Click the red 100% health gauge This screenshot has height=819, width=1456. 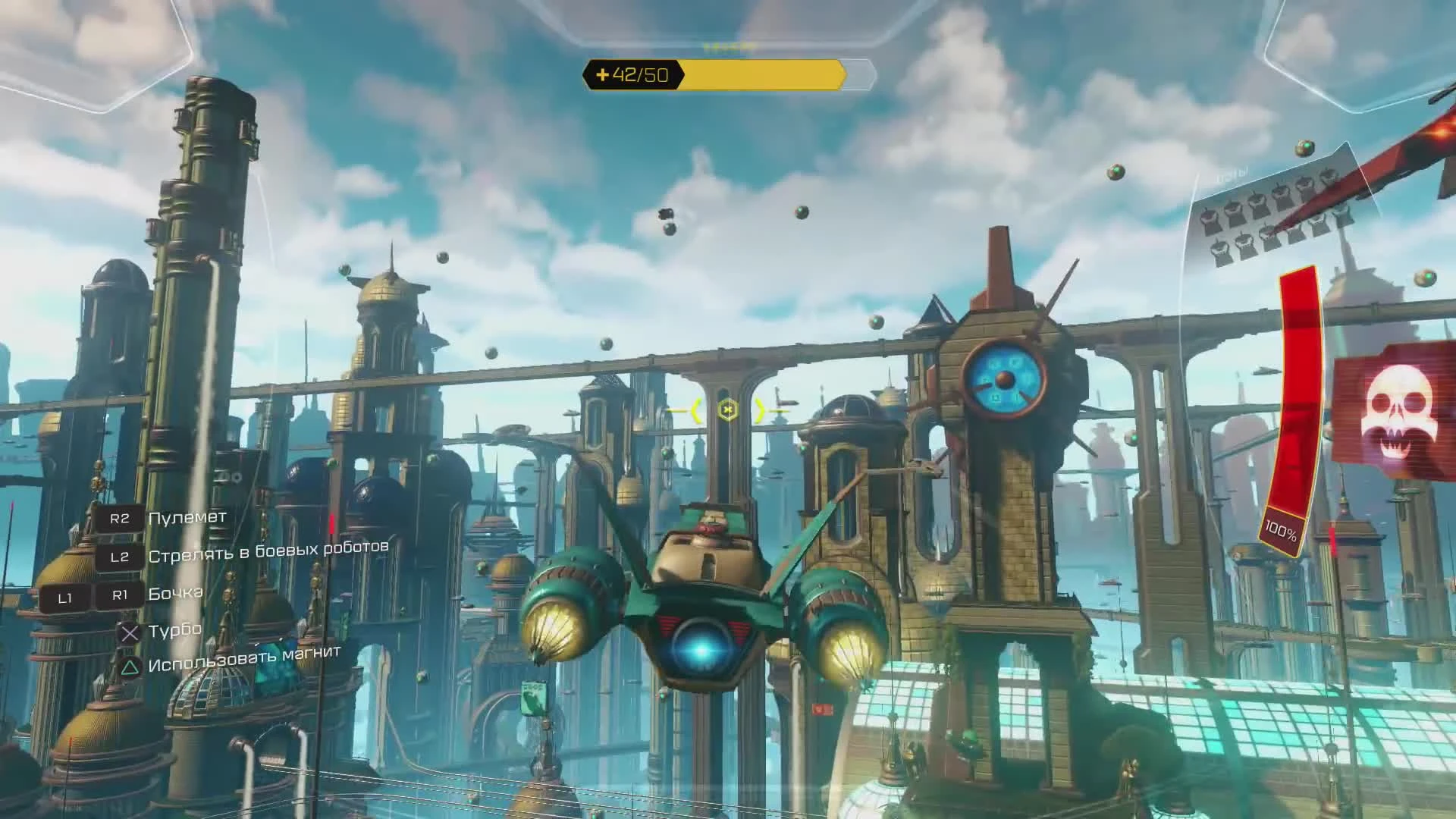click(x=1289, y=425)
